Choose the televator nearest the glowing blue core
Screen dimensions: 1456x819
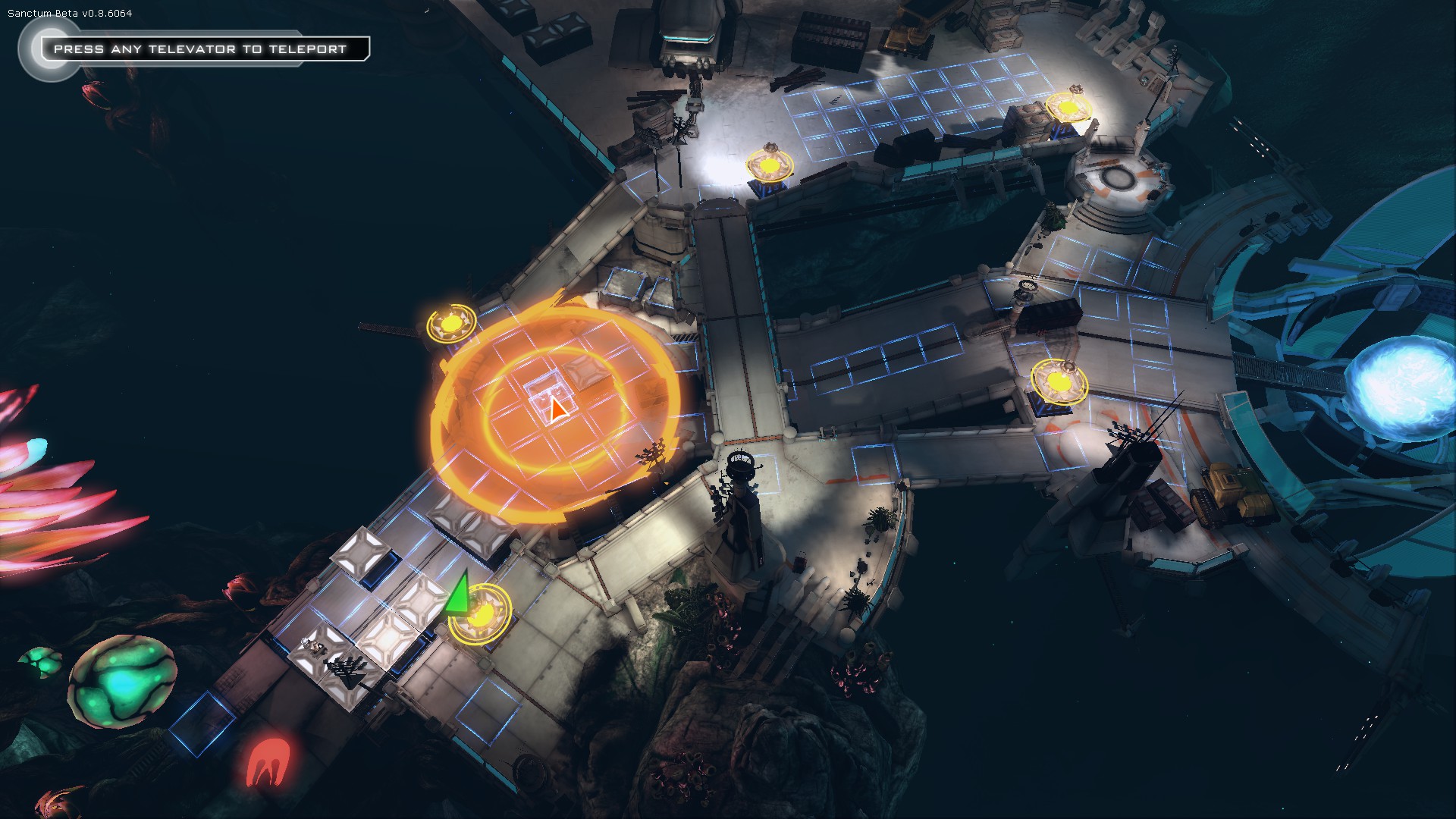pos(1059,383)
